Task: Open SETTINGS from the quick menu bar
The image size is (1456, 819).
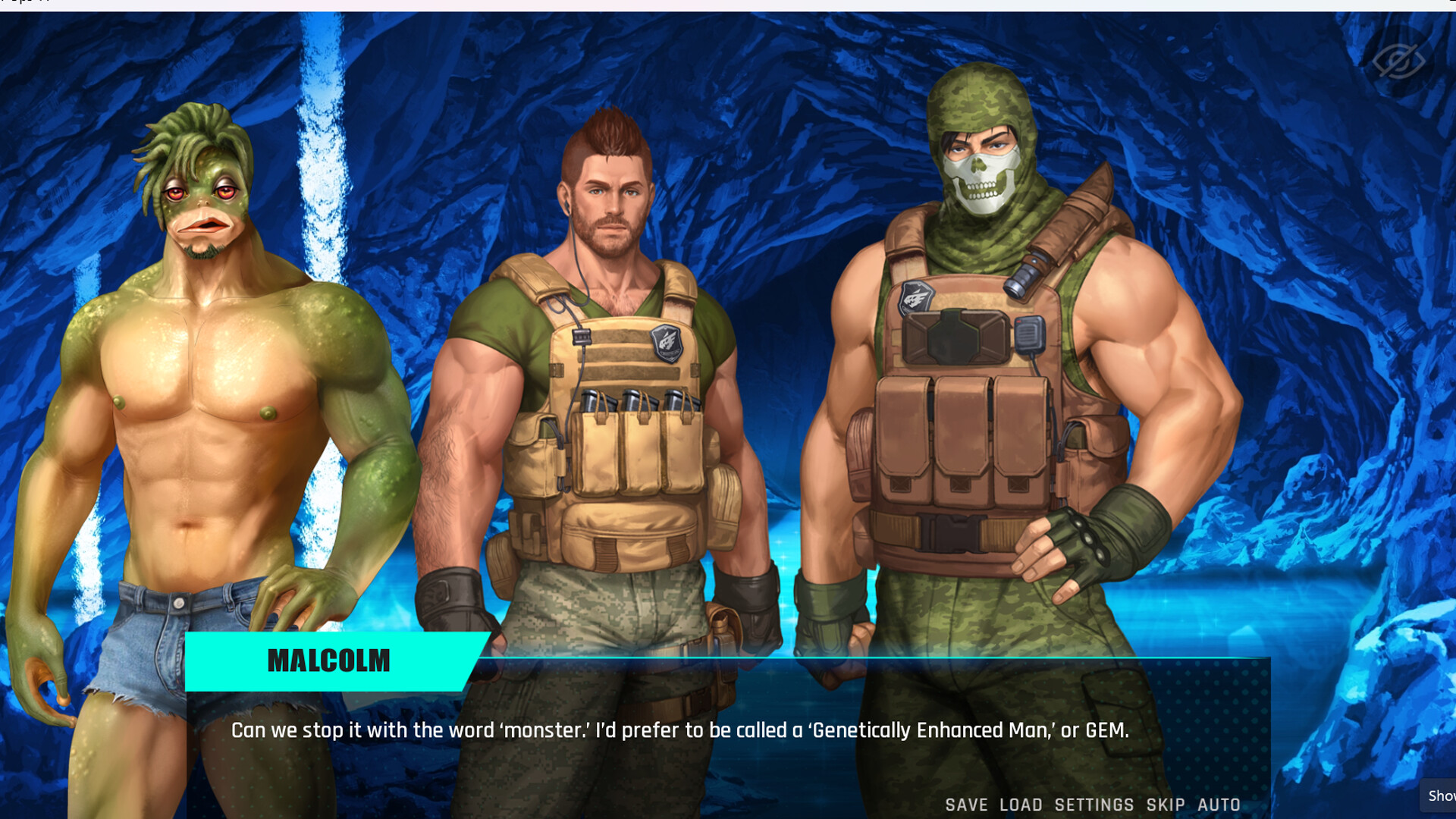Action: pyautogui.click(x=1092, y=805)
